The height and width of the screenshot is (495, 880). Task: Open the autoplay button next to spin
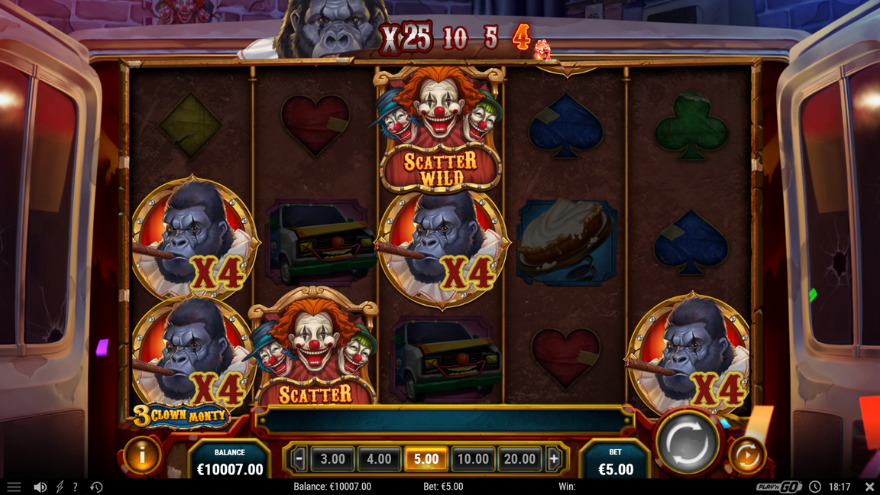pyautogui.click(x=745, y=456)
